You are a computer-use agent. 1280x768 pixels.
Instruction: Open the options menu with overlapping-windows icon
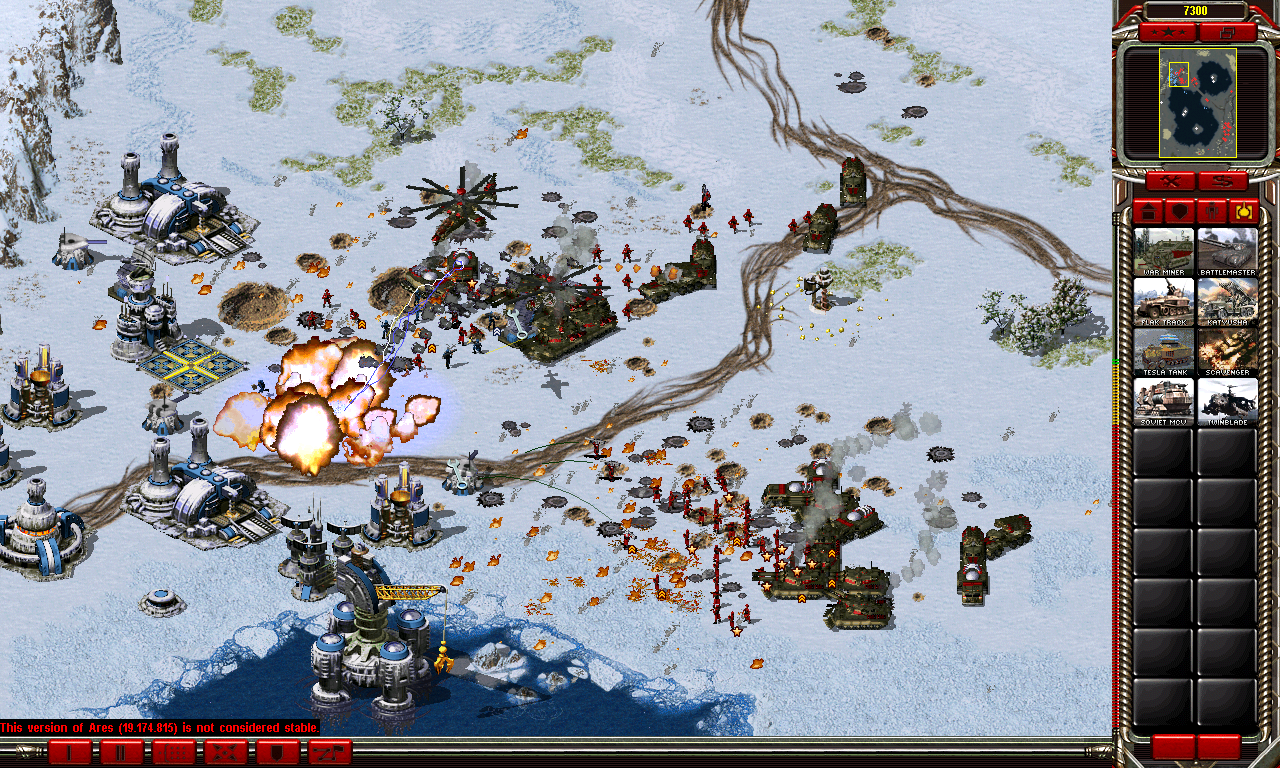pyautogui.click(x=1228, y=33)
